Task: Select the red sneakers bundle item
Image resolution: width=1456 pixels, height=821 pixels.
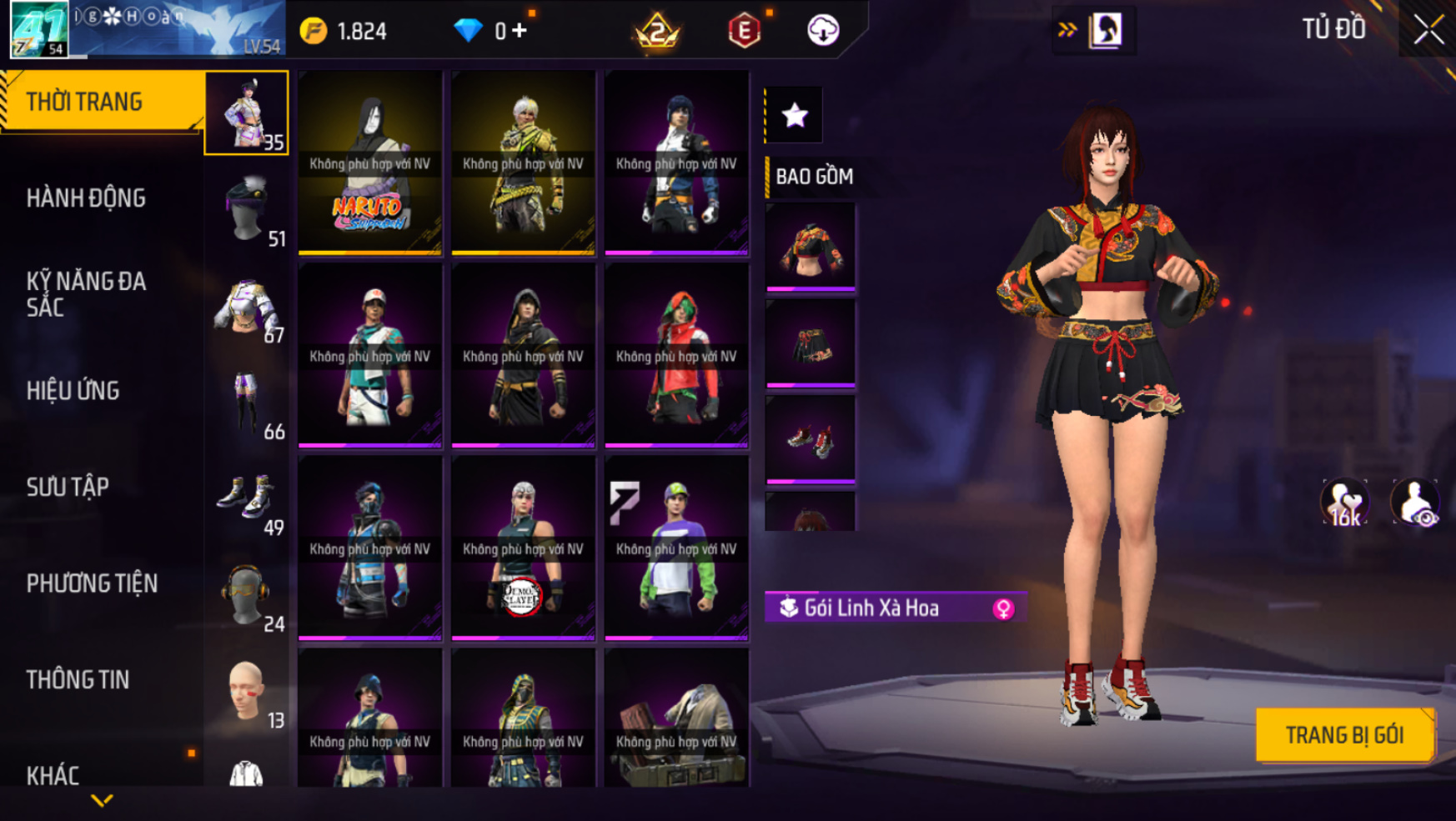Action: 811,438
